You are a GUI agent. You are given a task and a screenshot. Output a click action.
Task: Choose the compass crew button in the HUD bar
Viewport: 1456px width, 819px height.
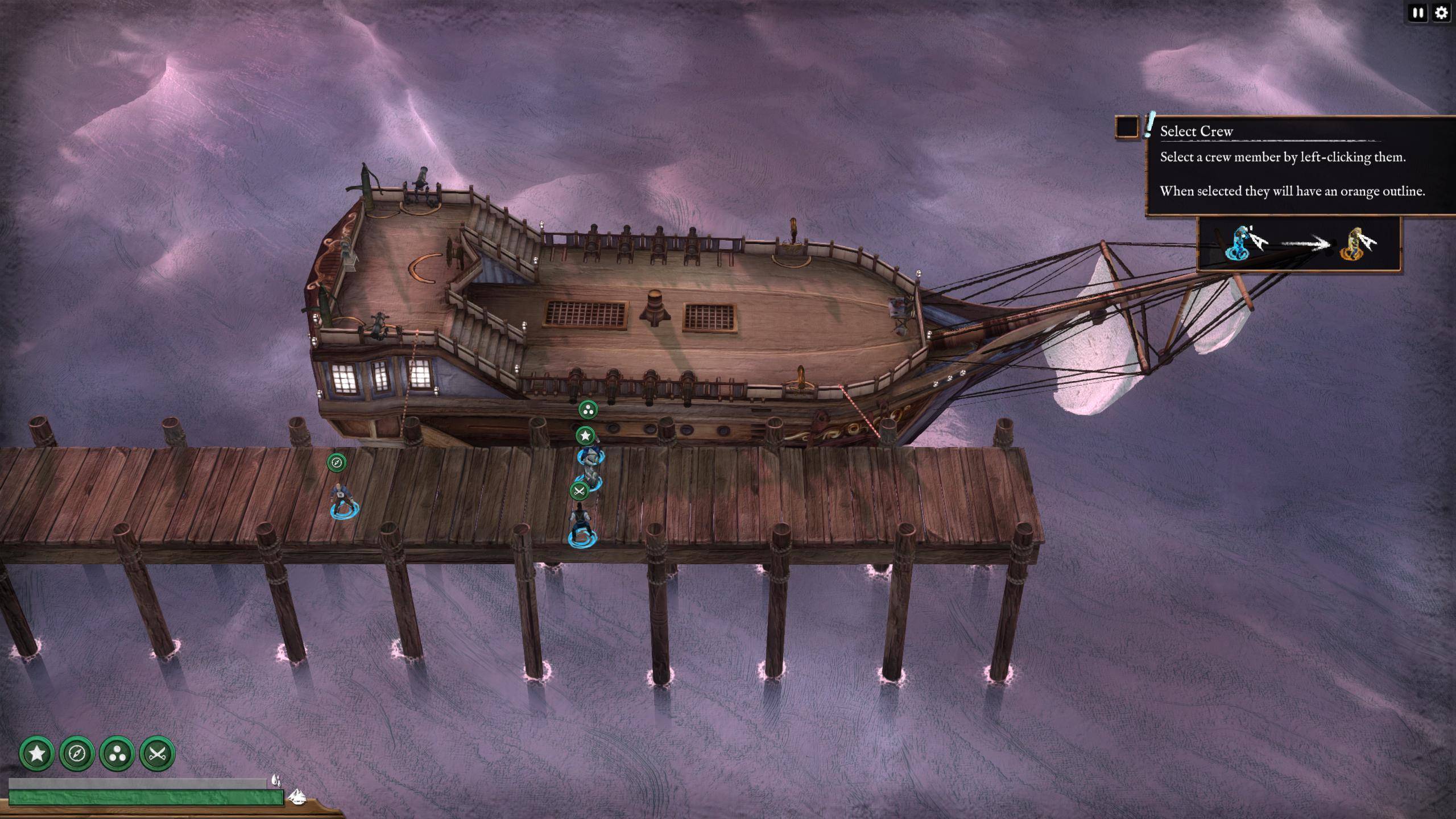coord(77,754)
